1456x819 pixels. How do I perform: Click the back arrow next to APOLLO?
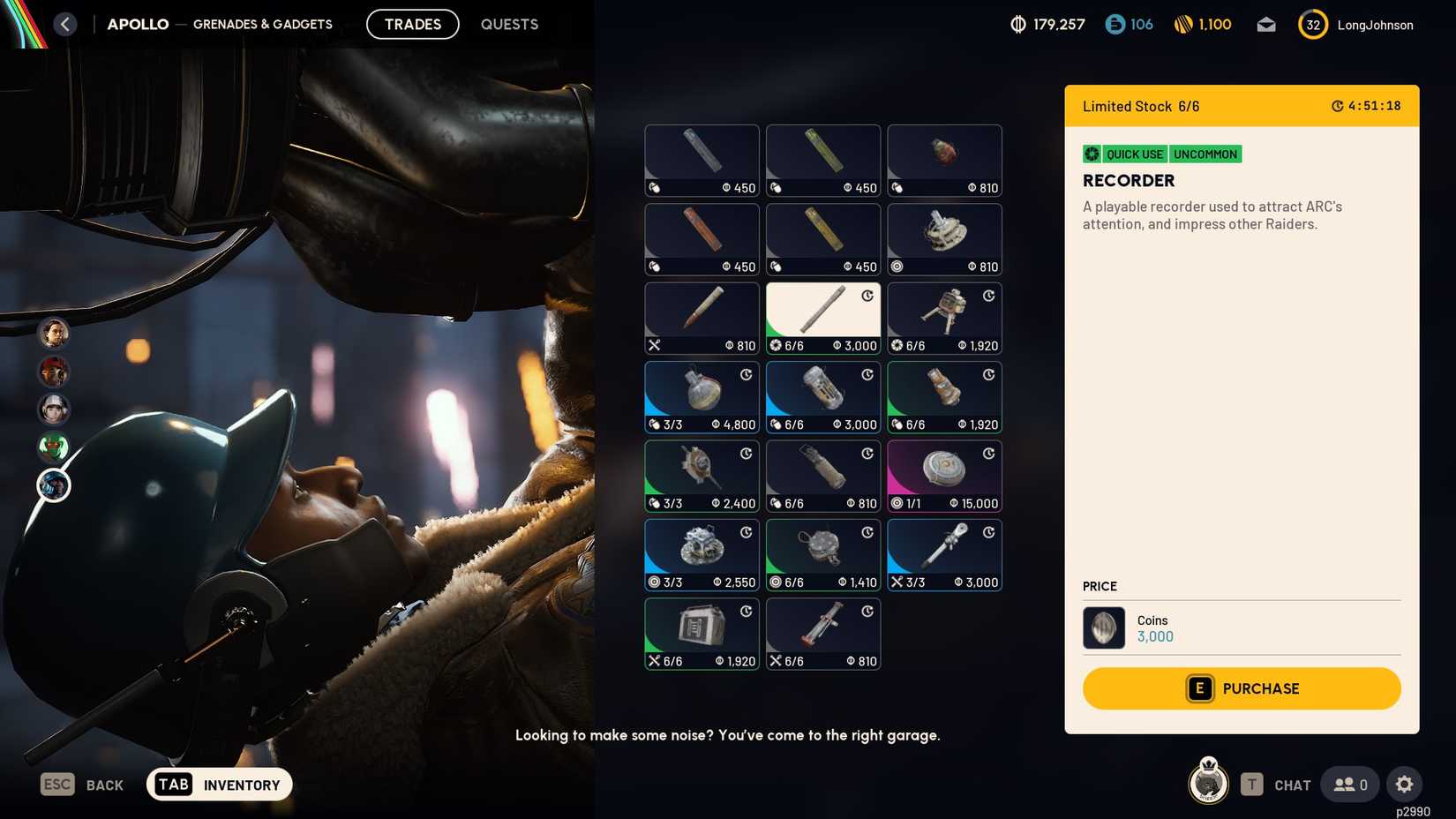64,24
